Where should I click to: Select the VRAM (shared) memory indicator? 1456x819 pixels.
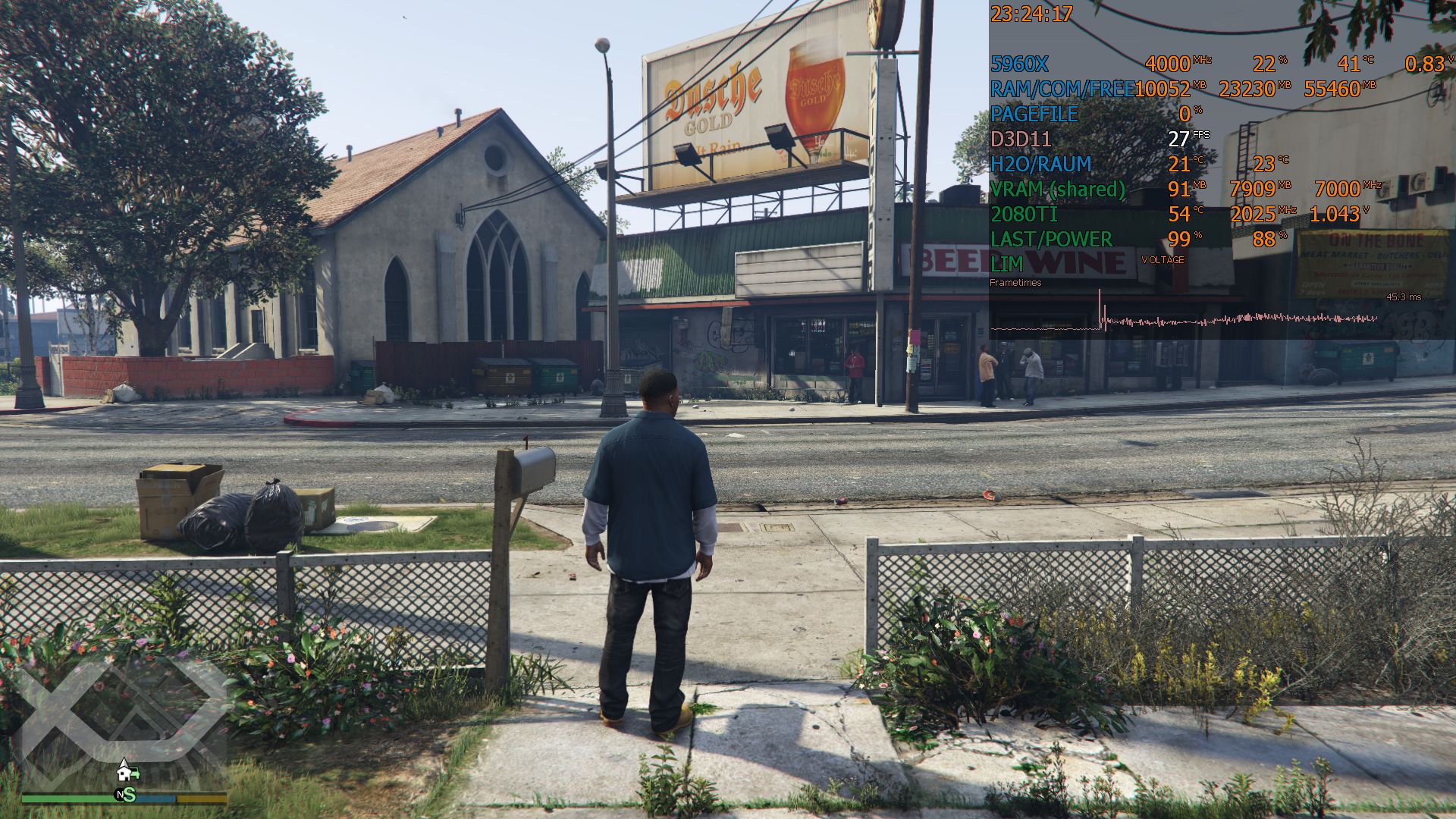1059,190
